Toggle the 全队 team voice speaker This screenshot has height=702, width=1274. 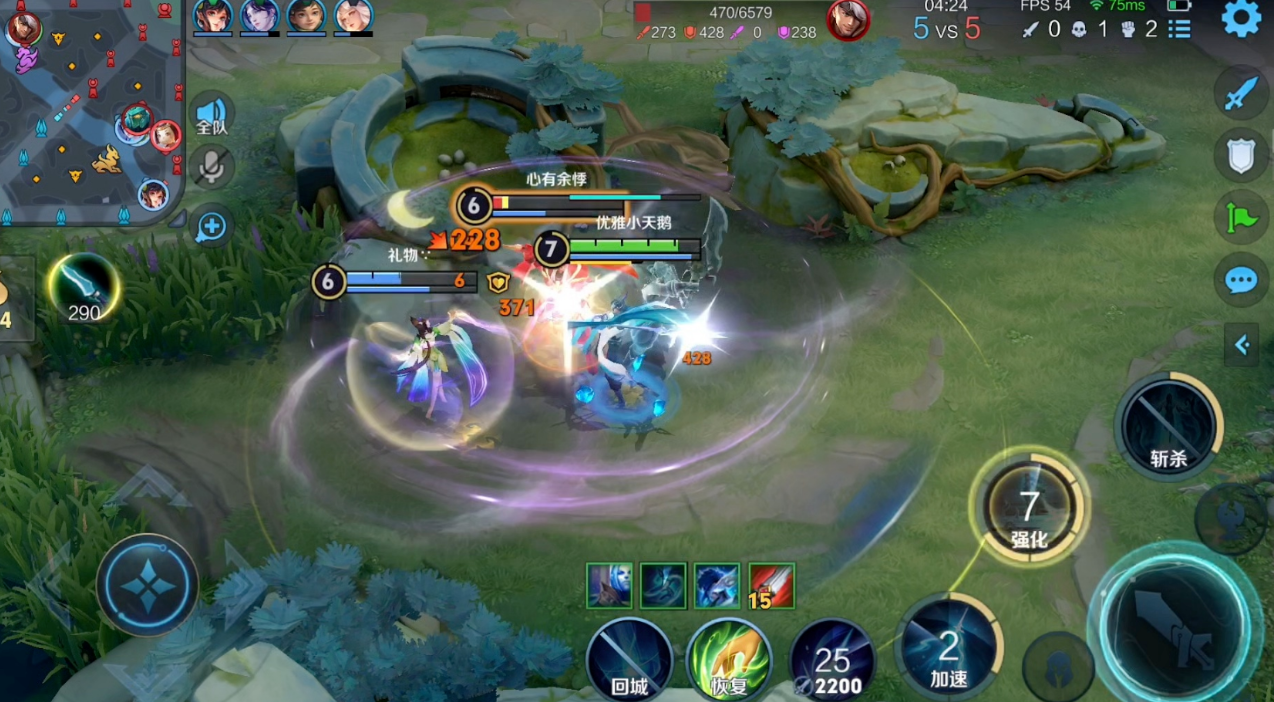tap(211, 114)
